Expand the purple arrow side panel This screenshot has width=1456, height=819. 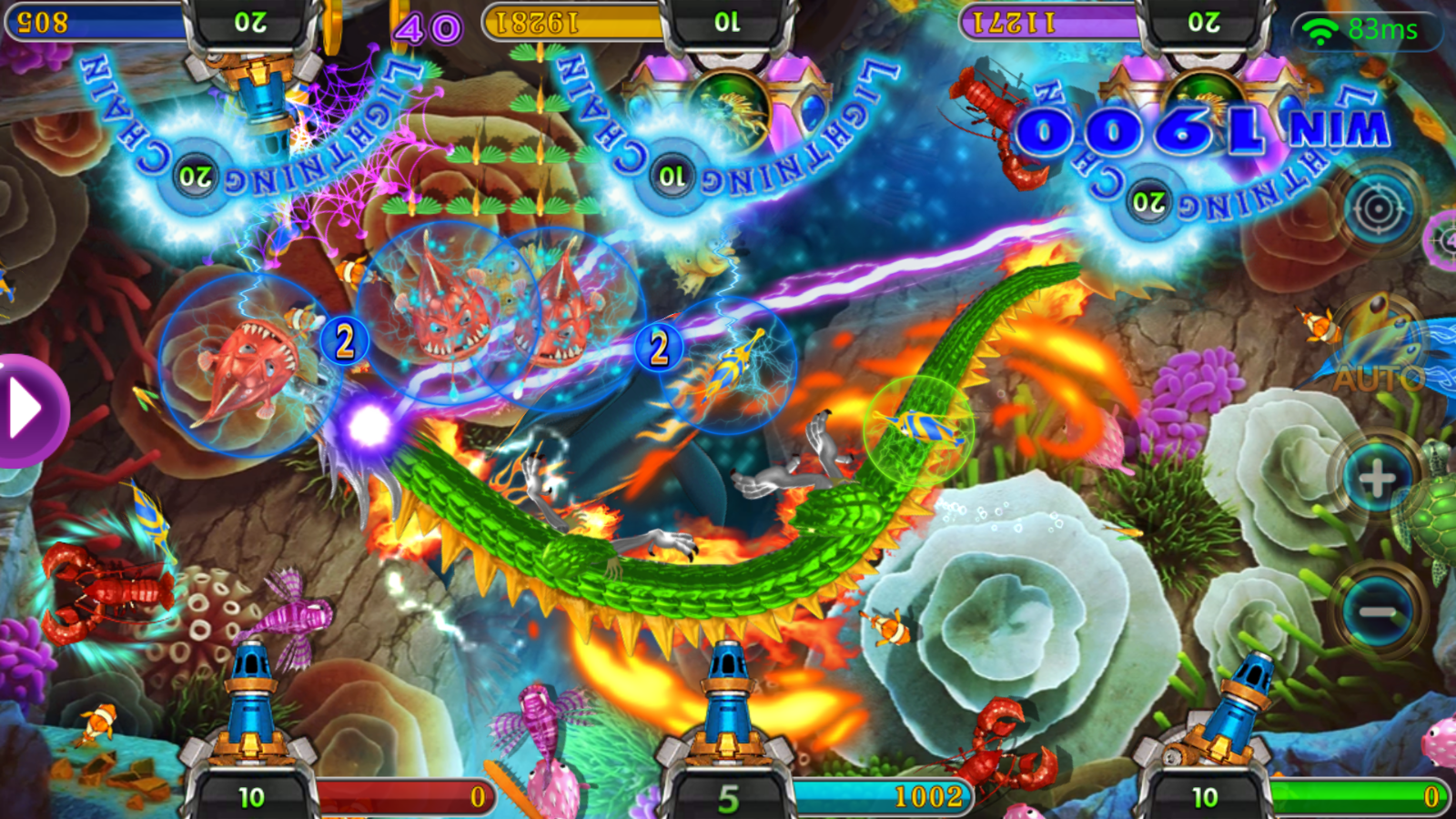tap(27, 410)
